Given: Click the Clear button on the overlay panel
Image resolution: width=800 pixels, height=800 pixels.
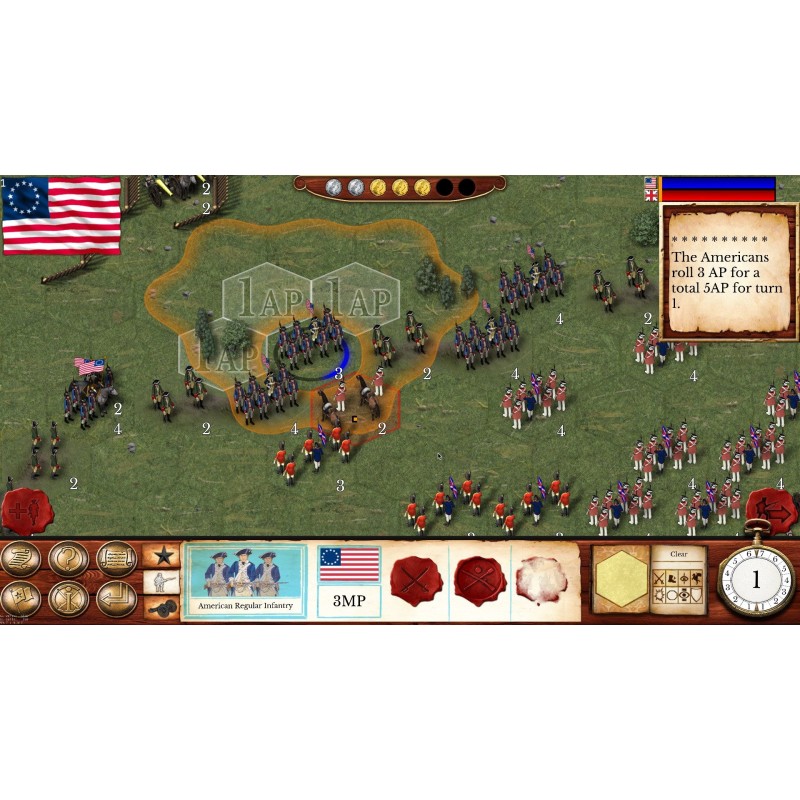Looking at the screenshot, I should point(679,554).
